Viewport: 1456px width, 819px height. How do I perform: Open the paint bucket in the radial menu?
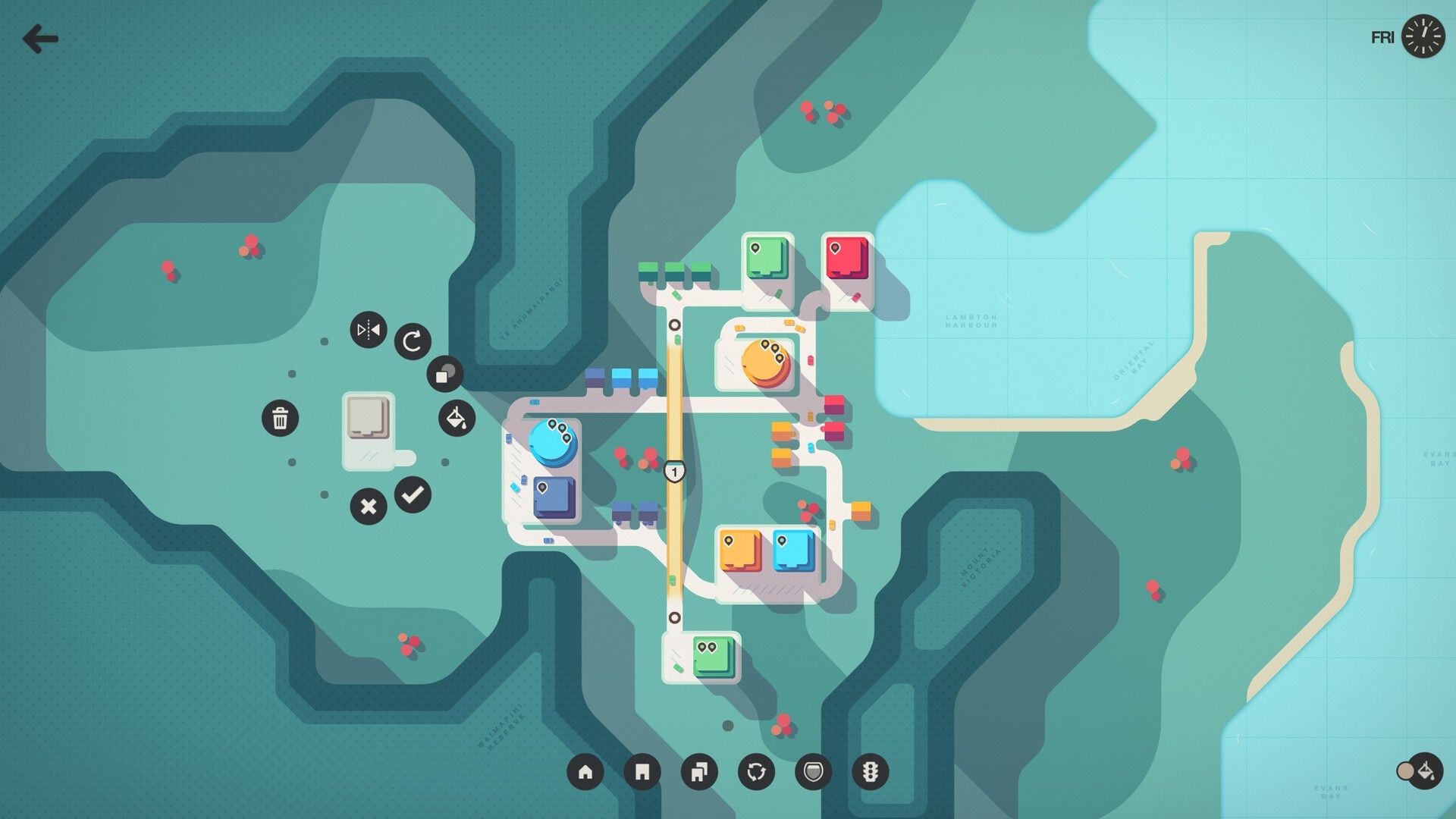457,418
